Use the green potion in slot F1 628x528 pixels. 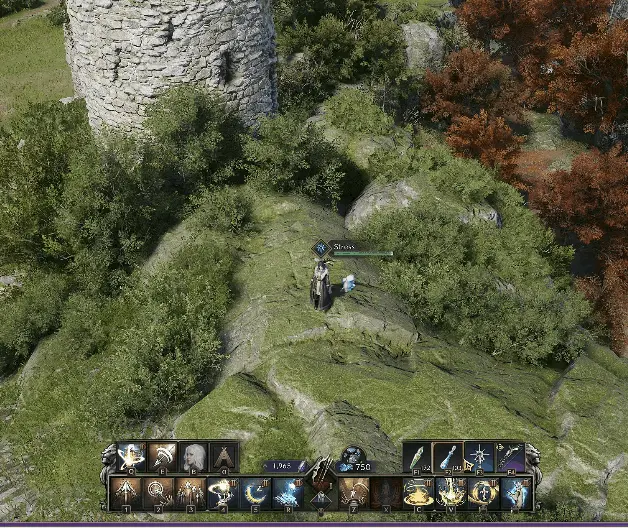417,458
